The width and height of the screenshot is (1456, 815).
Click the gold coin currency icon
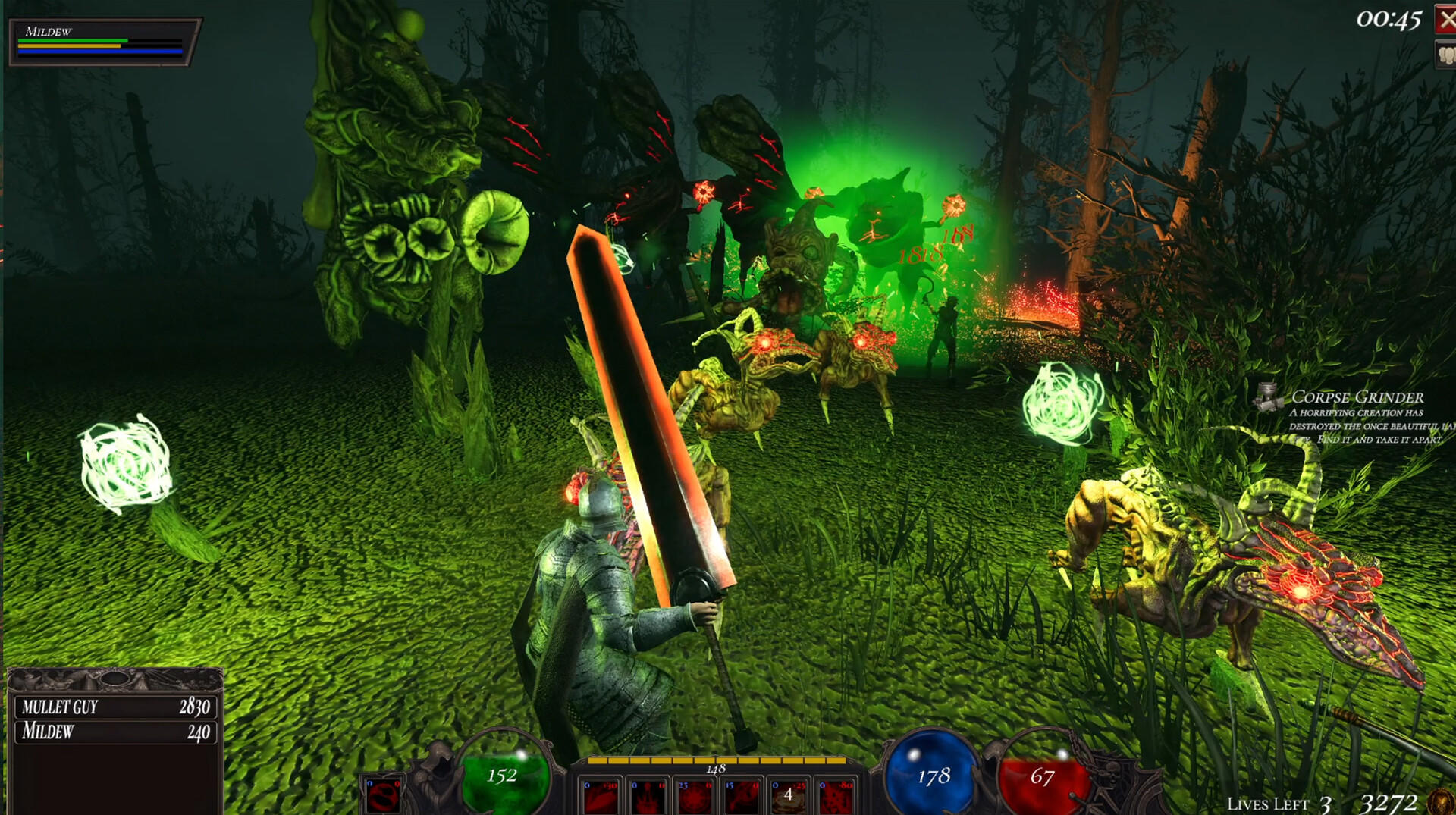coord(1439,802)
